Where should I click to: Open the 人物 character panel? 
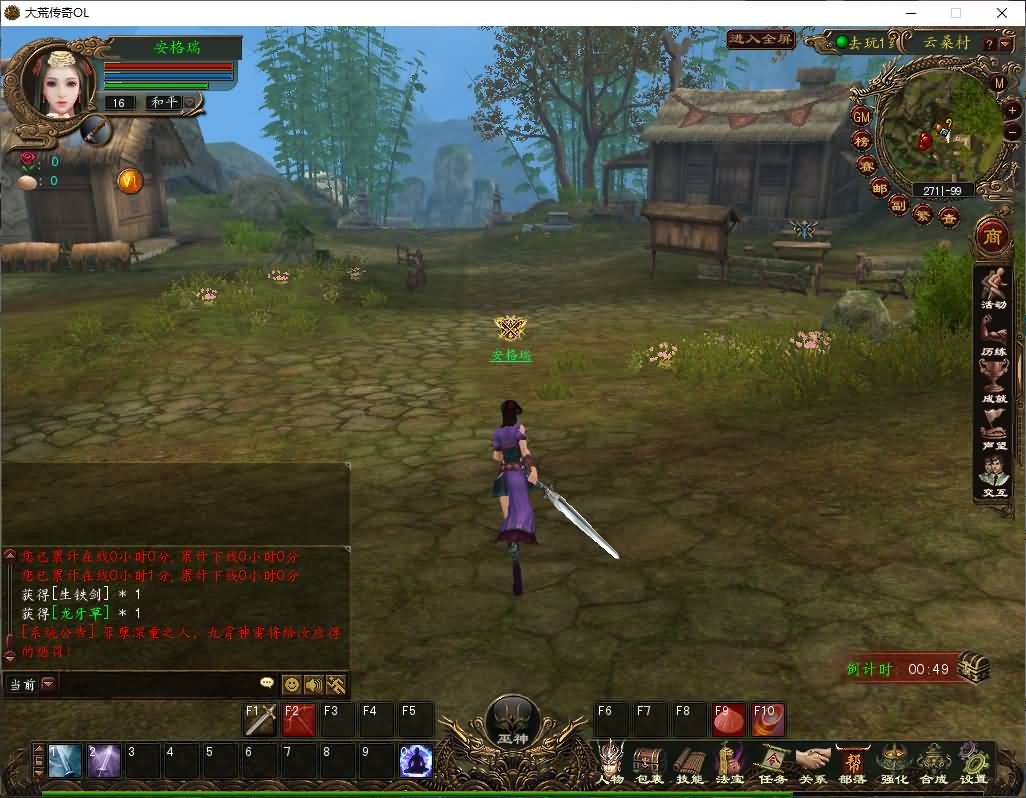click(x=610, y=762)
